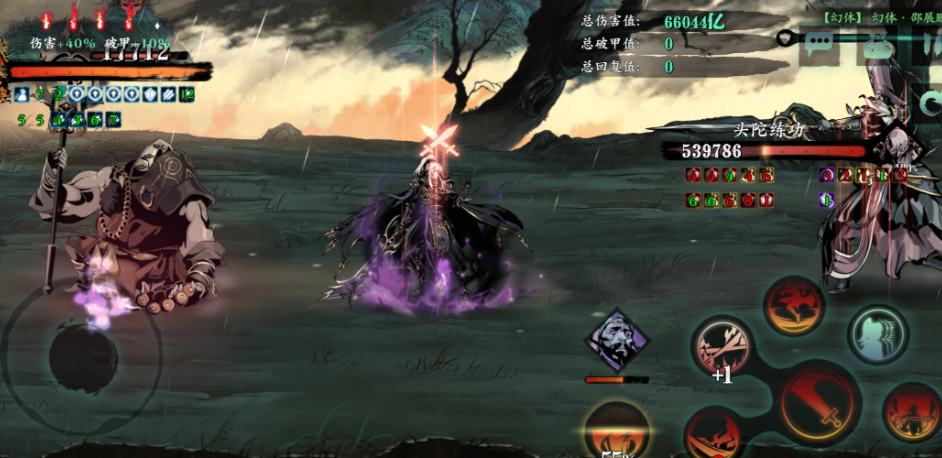This screenshot has width=942, height=458.
Task: Activate the red warrior stance skill
Action: 911,412
